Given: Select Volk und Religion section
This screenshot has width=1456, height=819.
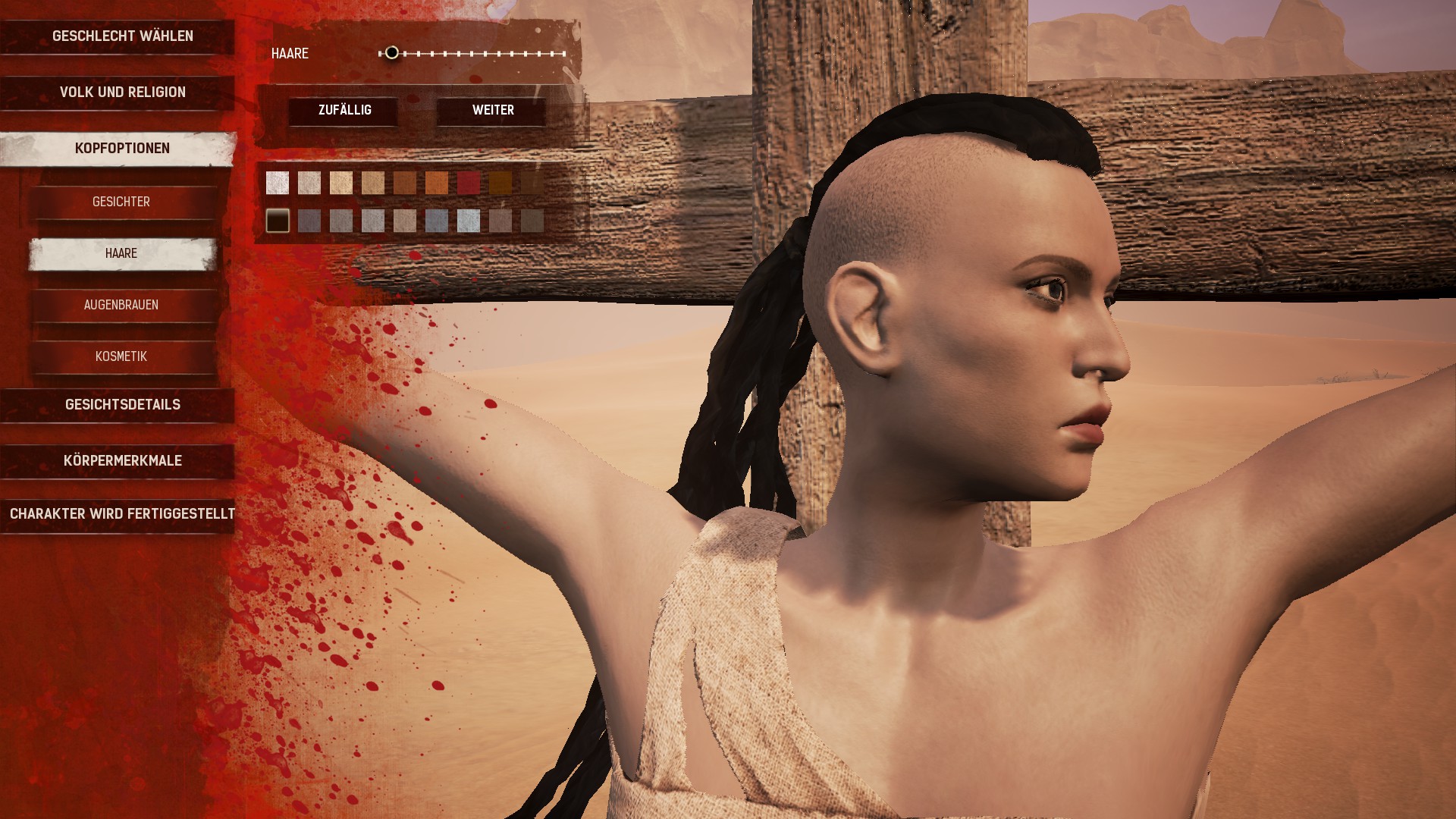Looking at the screenshot, I should 122,93.
